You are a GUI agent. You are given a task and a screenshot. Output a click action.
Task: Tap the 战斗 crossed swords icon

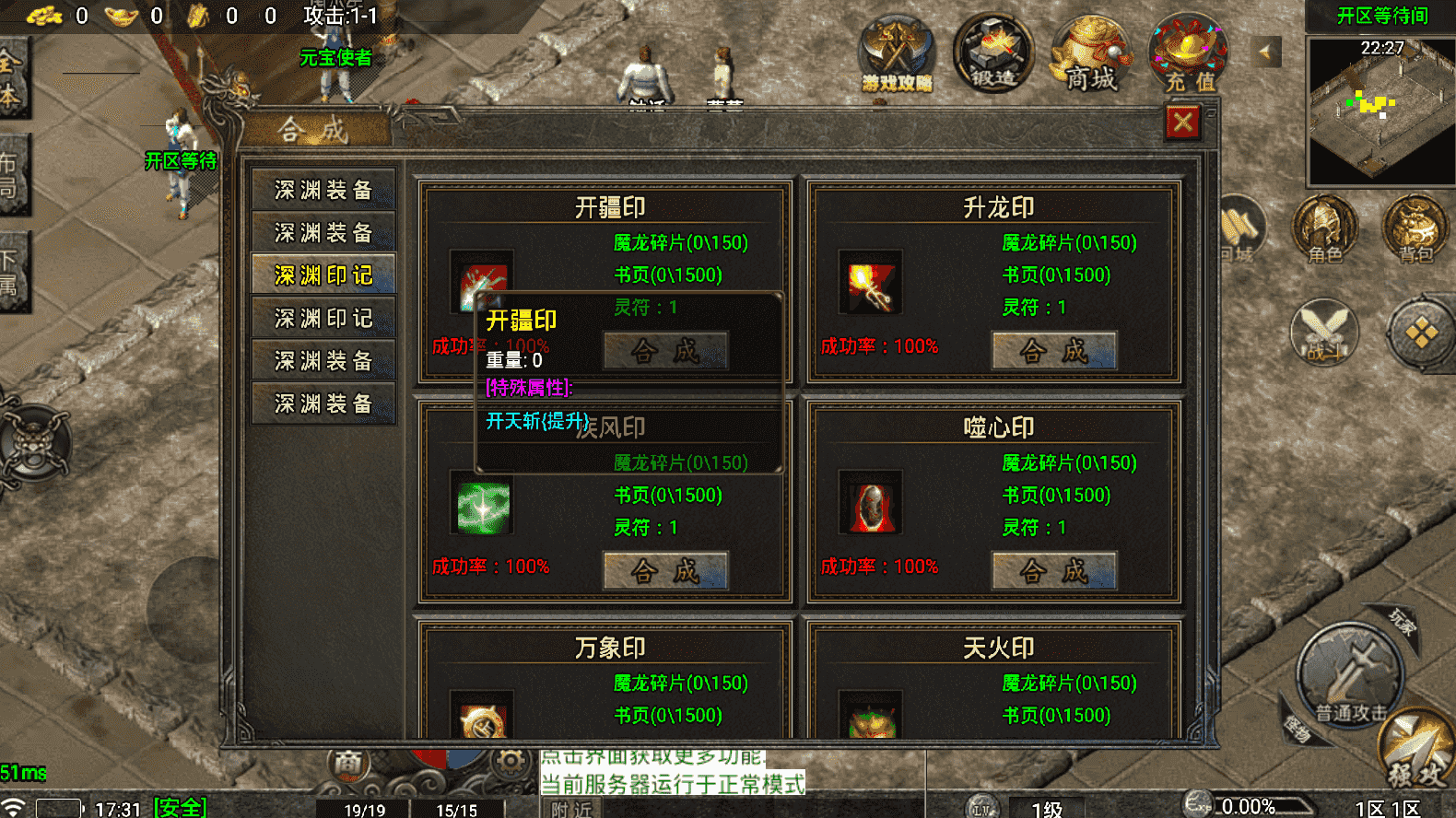click(1324, 332)
